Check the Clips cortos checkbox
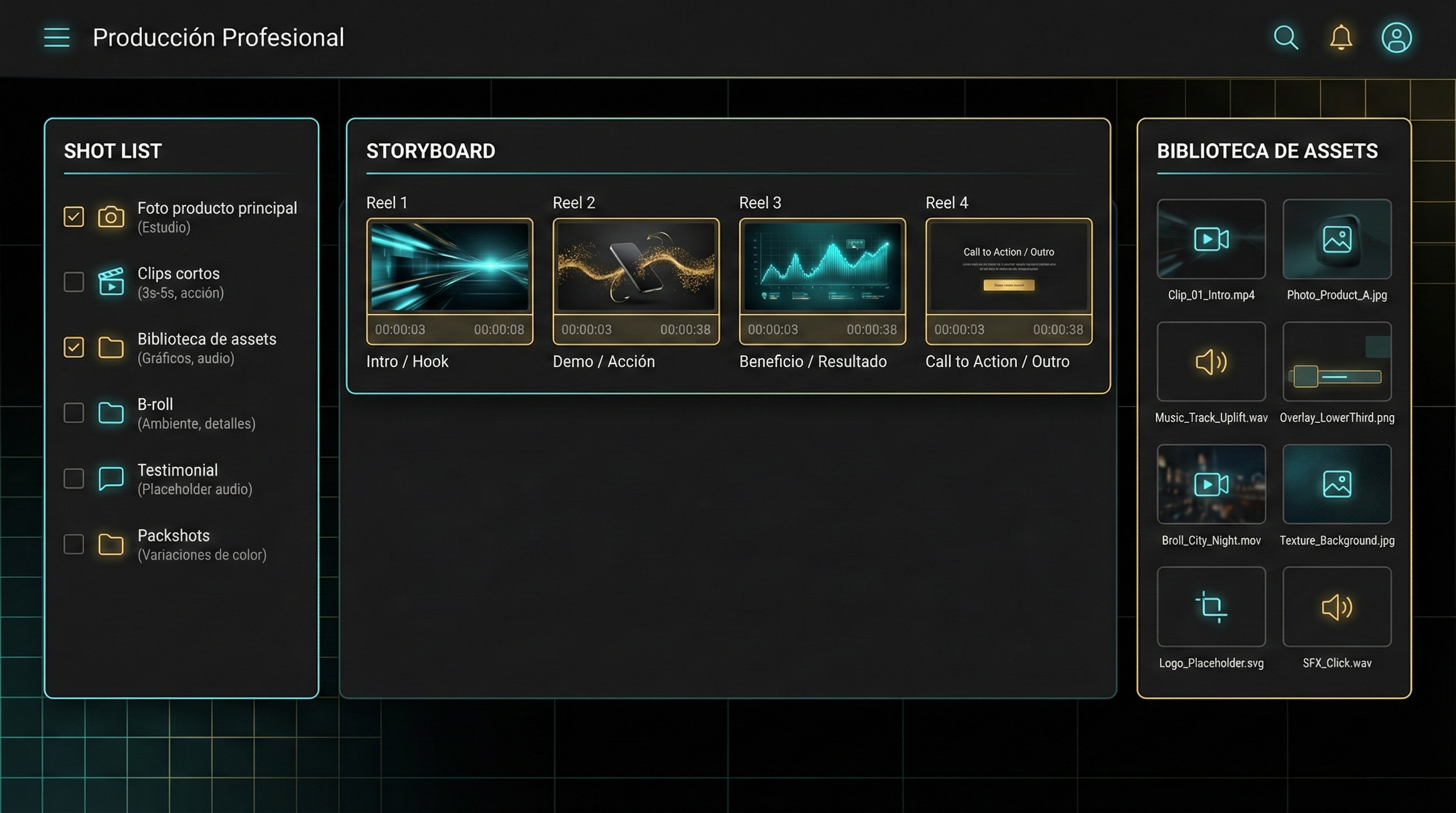This screenshot has height=813, width=1456. pos(74,282)
